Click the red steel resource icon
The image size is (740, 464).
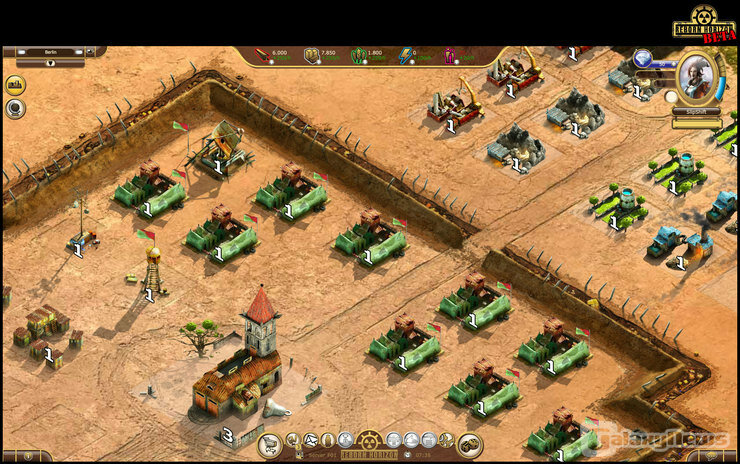pyautogui.click(x=262, y=55)
